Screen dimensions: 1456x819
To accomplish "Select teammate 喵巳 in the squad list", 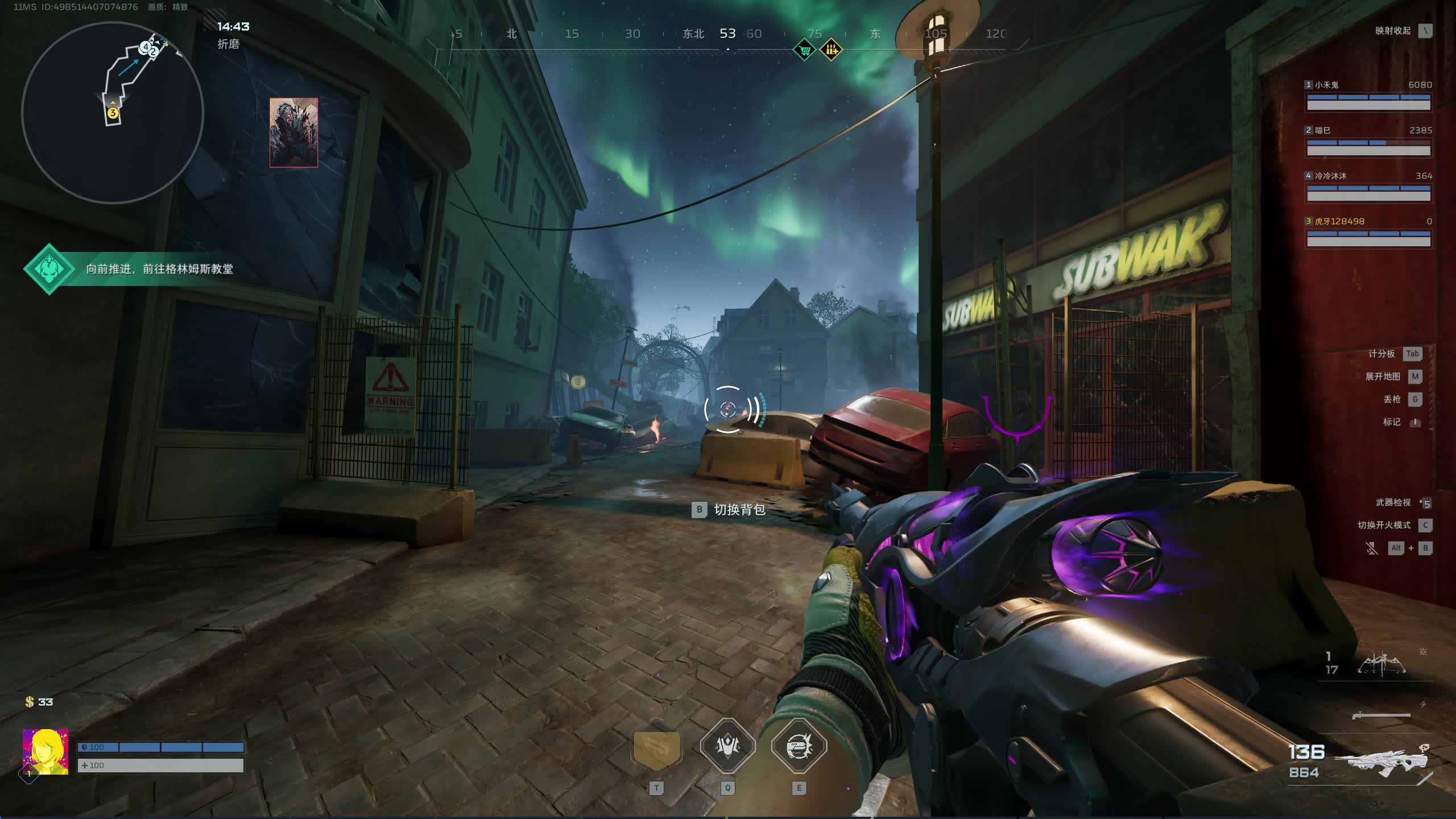I will point(1368,142).
